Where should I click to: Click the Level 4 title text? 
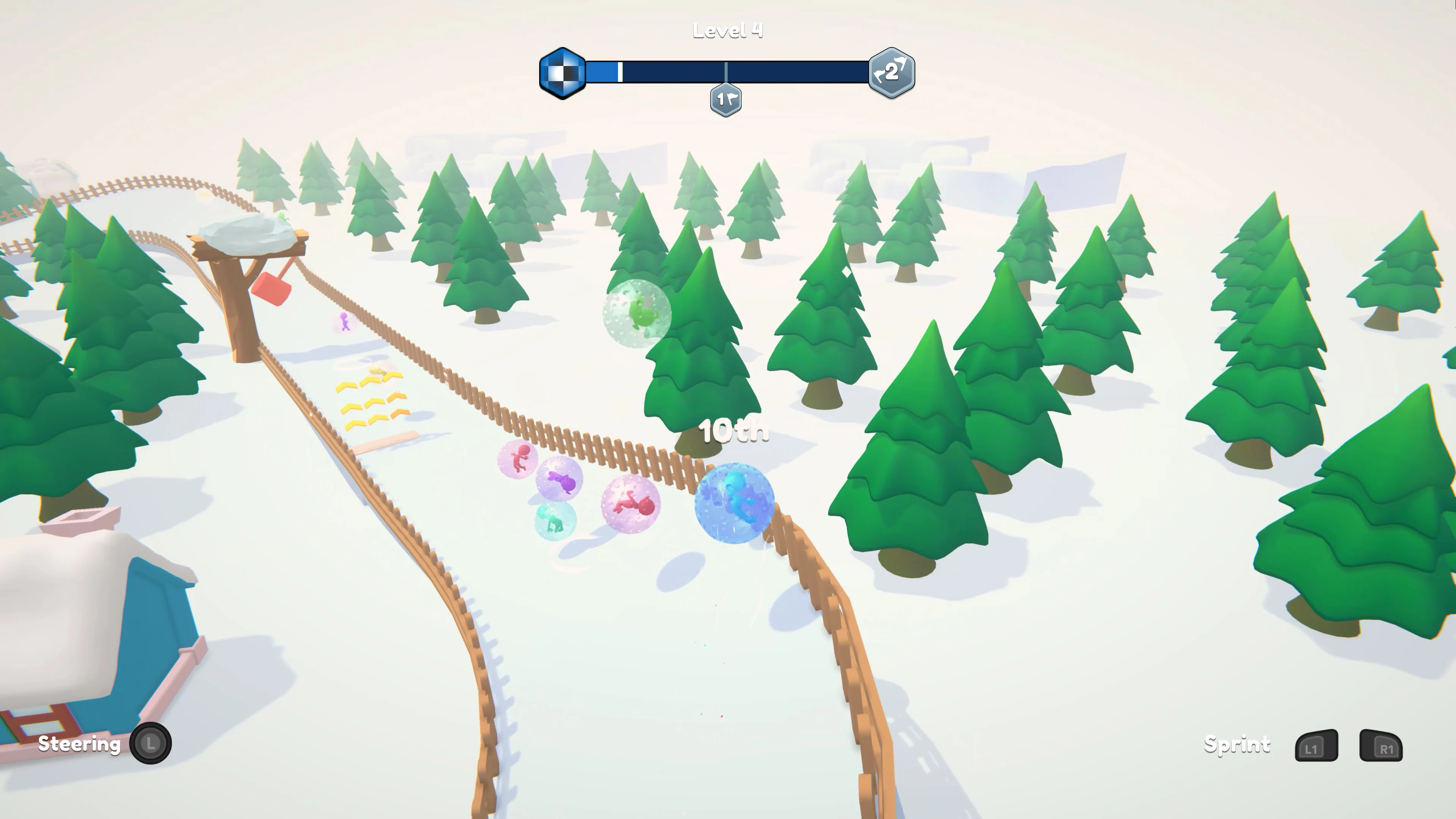(x=728, y=30)
